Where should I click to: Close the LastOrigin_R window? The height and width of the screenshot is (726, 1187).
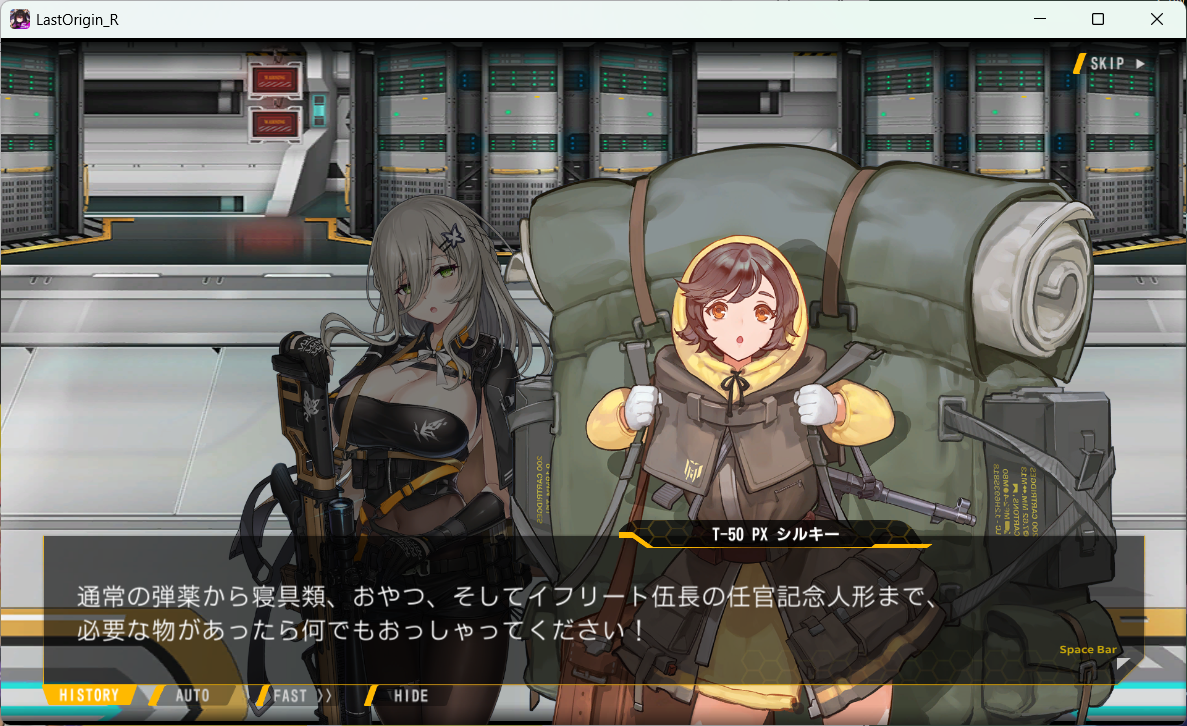(1157, 19)
